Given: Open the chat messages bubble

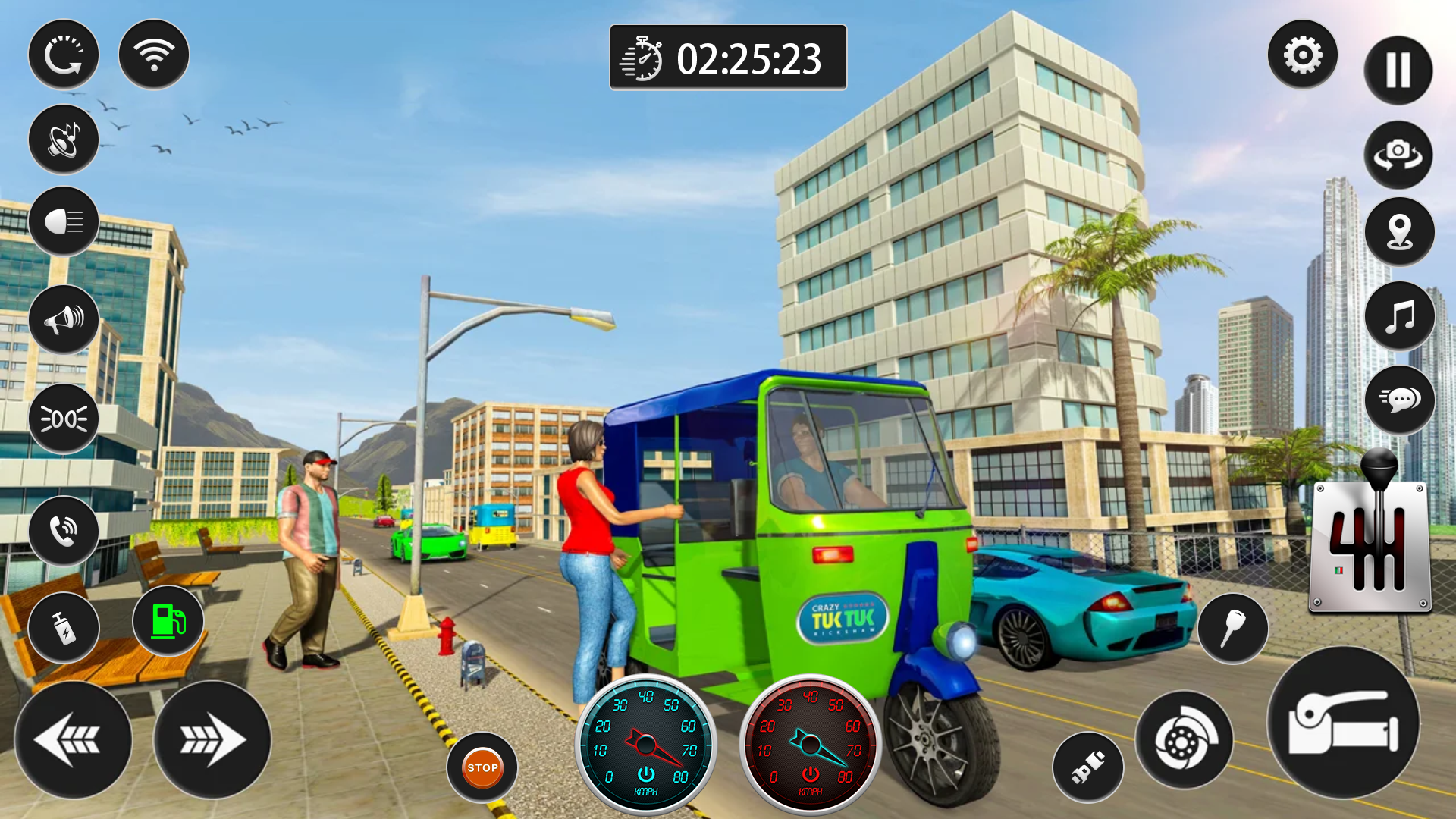Looking at the screenshot, I should 1398,400.
